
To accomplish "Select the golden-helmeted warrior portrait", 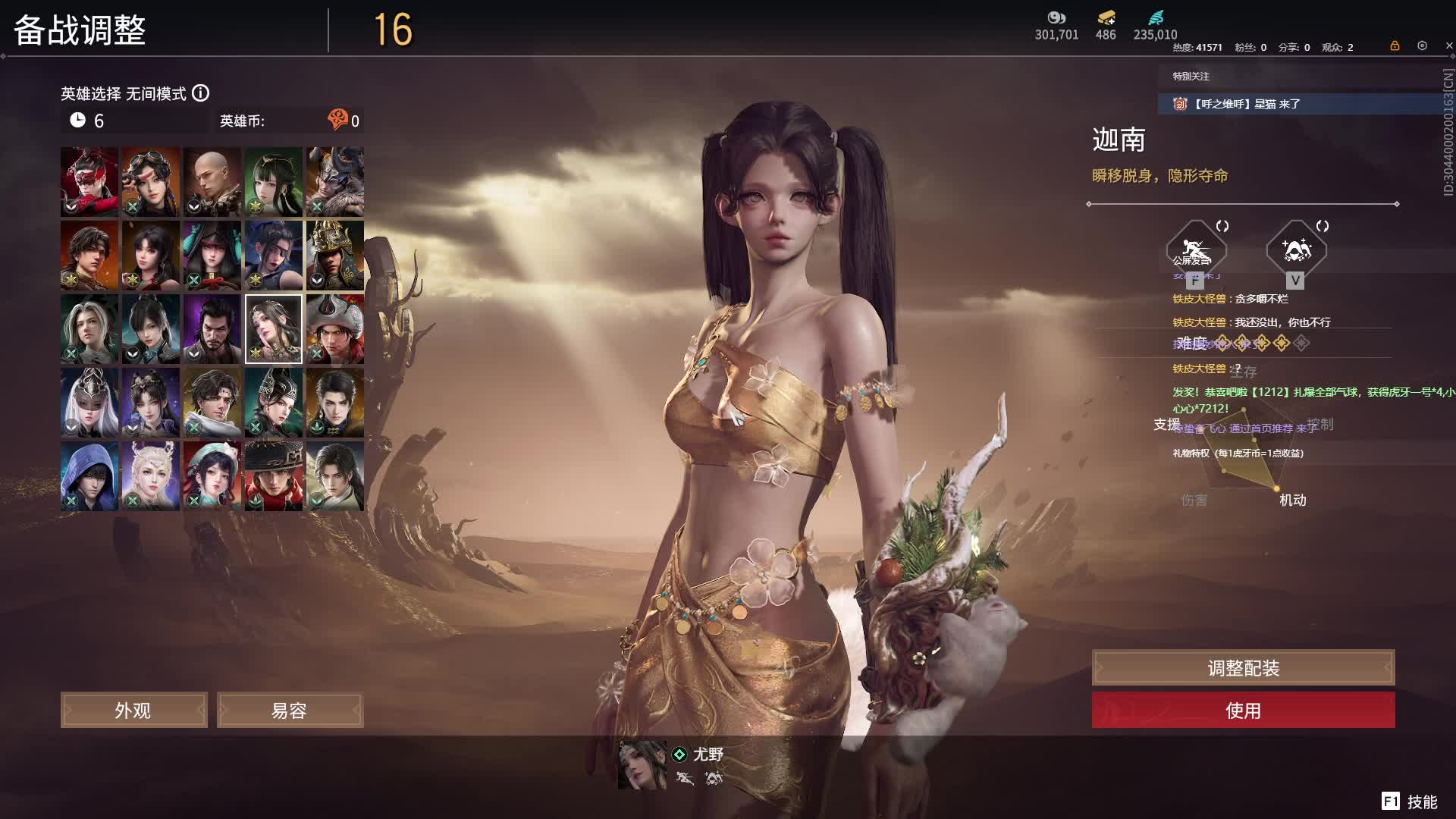I will click(335, 256).
